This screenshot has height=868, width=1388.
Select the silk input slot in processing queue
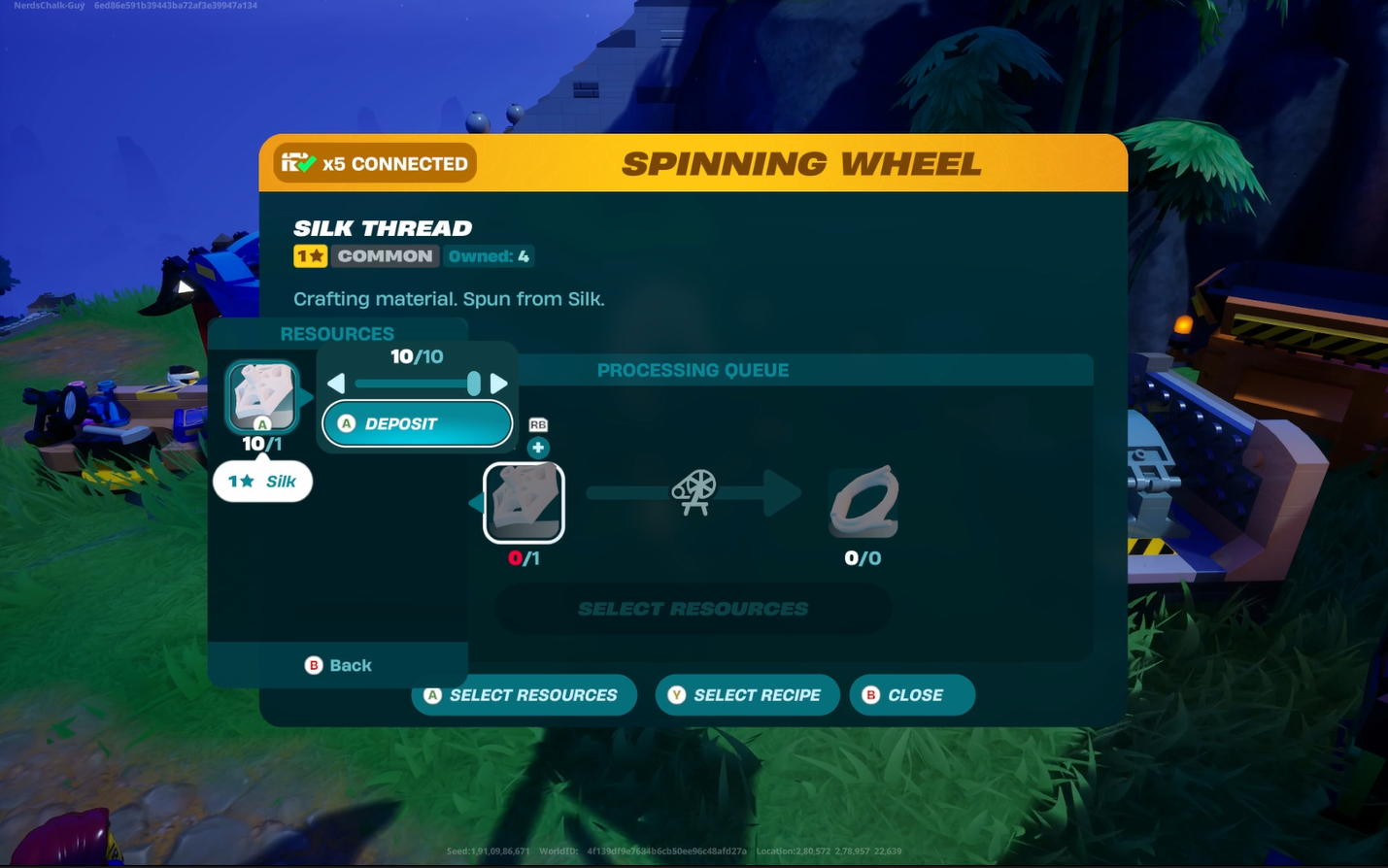[x=524, y=502]
